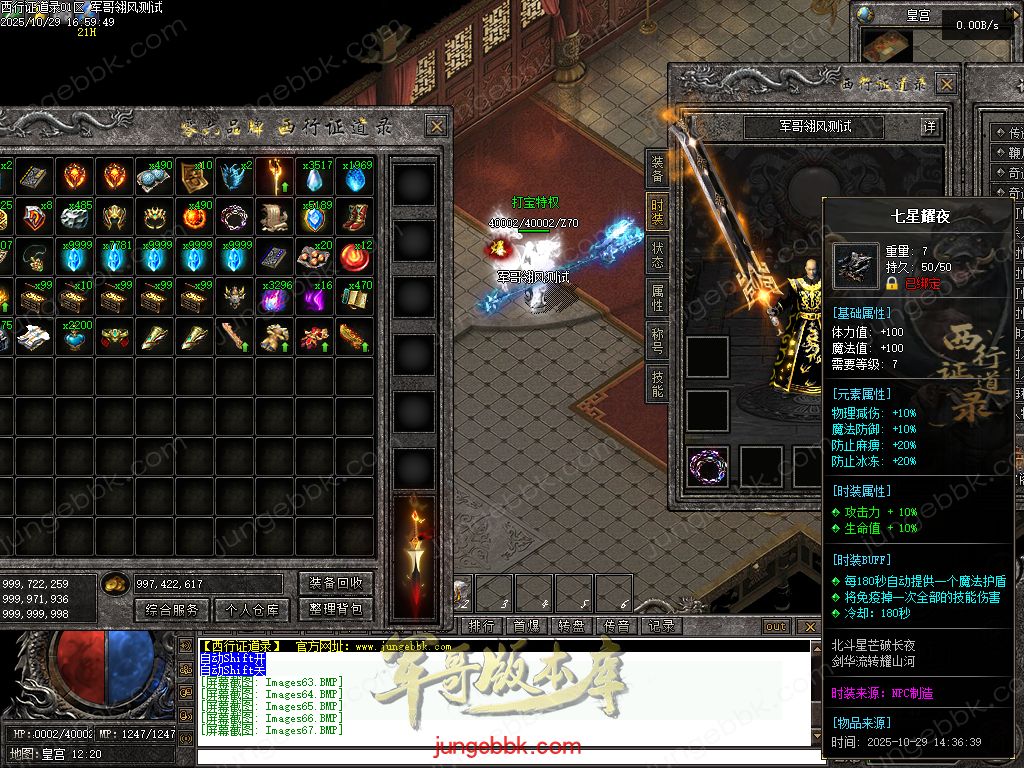Close the character panel window

pyautogui.click(x=945, y=83)
